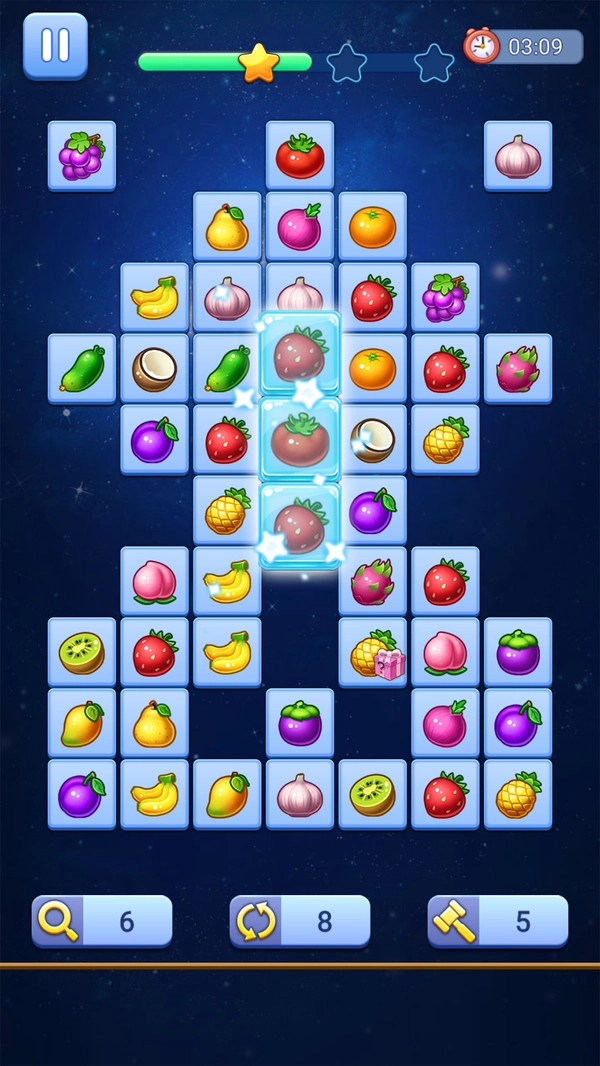Activate the shuffle booster

[x=299, y=920]
